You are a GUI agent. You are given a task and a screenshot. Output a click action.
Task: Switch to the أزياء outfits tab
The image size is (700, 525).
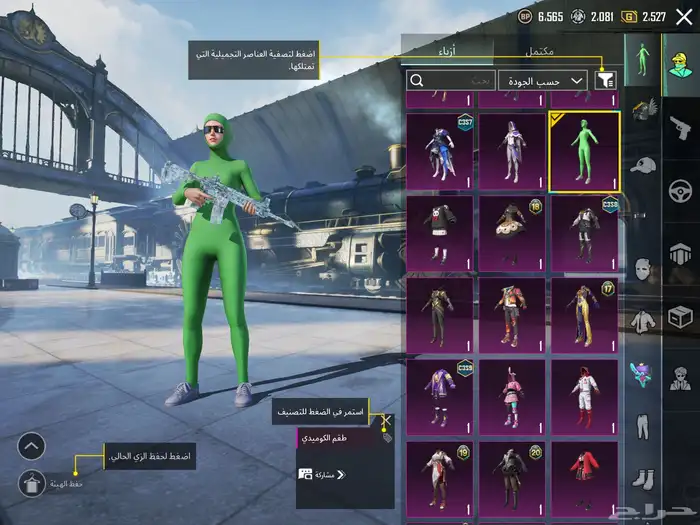tap(446, 51)
